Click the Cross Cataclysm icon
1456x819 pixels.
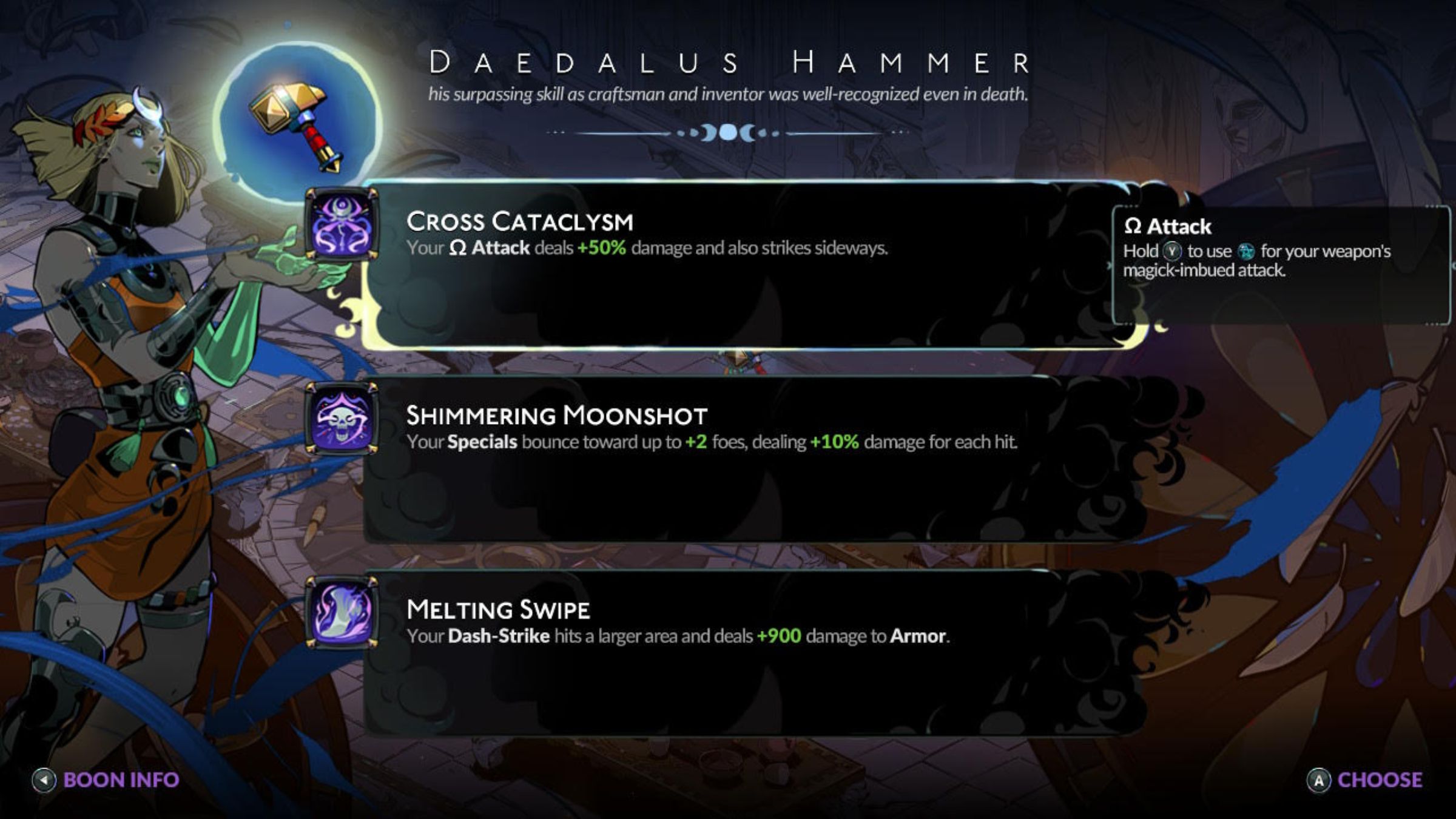click(x=342, y=224)
